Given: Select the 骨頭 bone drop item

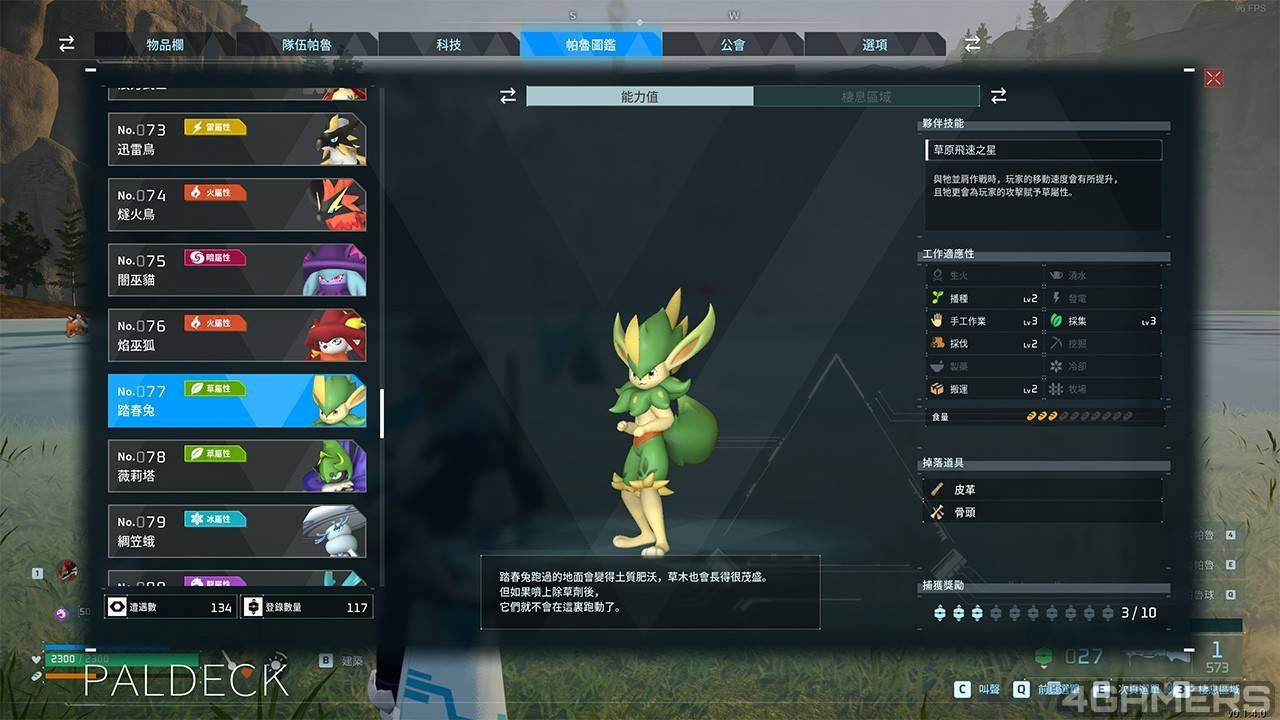Looking at the screenshot, I should click(1043, 512).
